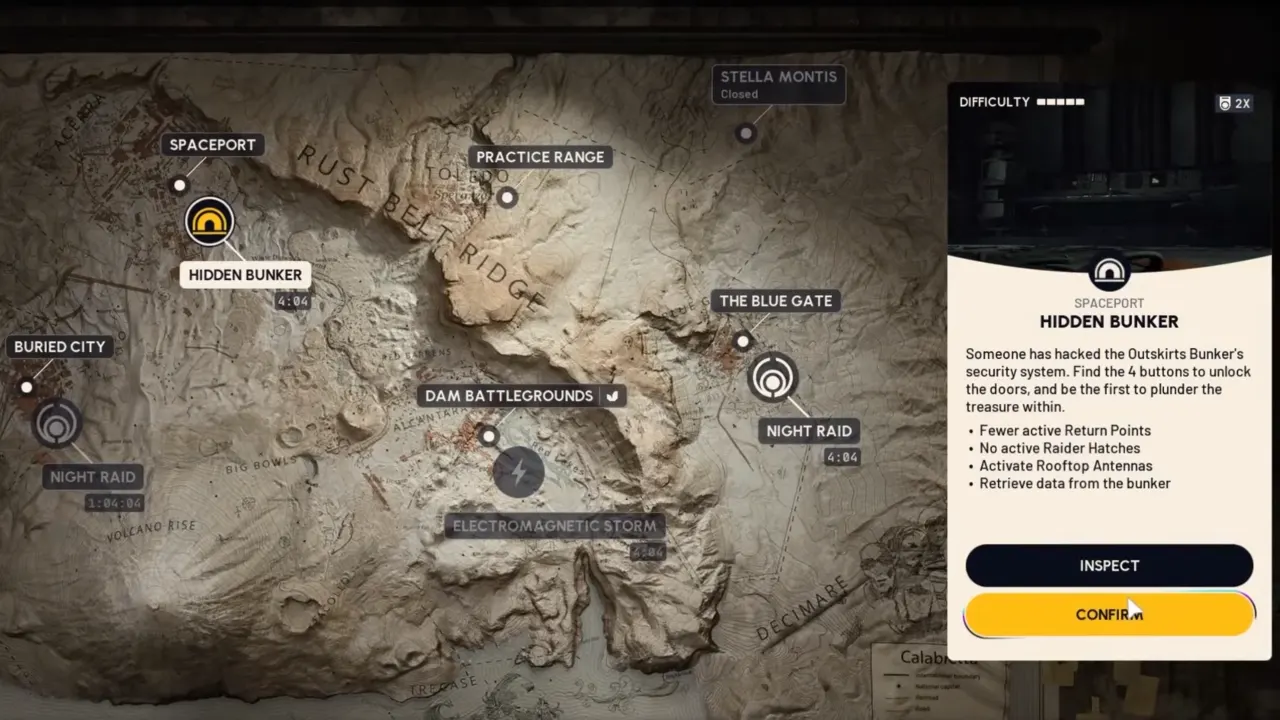Select the Night Raid icon below Buried City

(57, 424)
